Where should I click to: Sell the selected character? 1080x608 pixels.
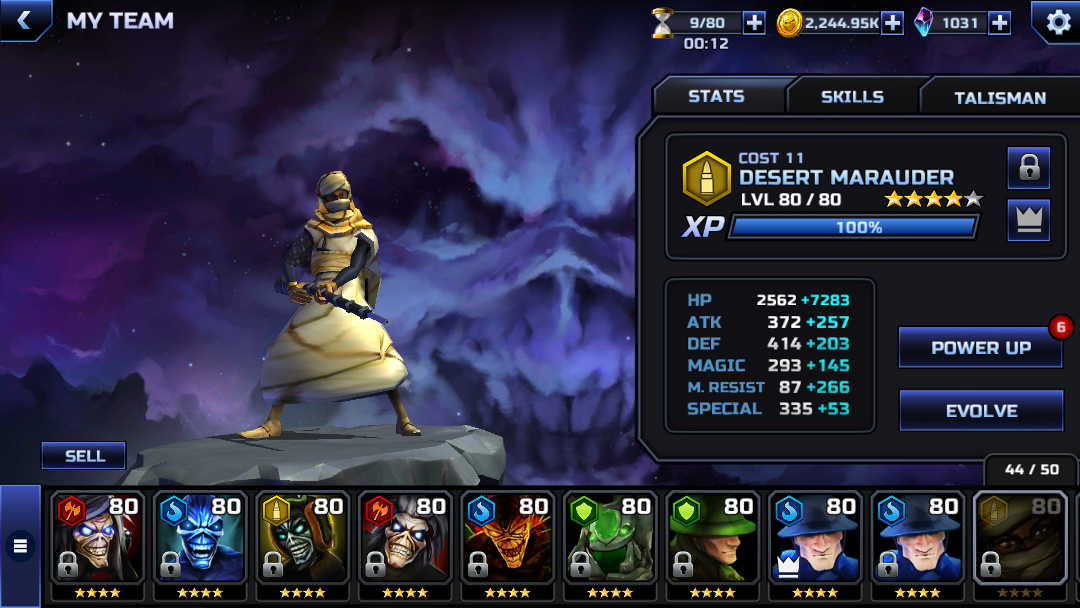tap(84, 456)
